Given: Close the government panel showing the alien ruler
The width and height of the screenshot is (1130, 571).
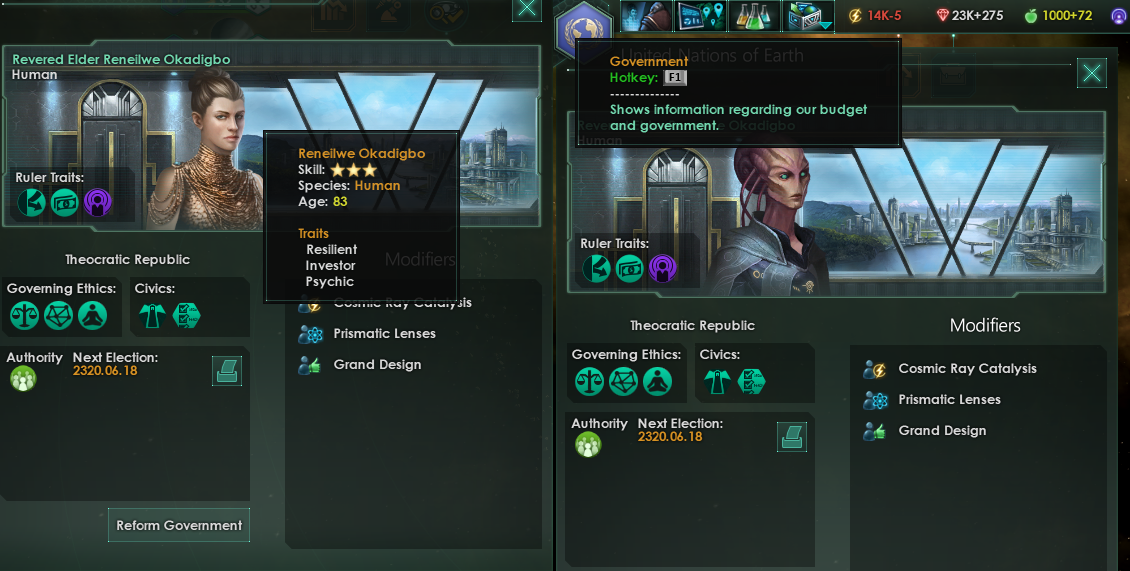Looking at the screenshot, I should (x=1092, y=73).
